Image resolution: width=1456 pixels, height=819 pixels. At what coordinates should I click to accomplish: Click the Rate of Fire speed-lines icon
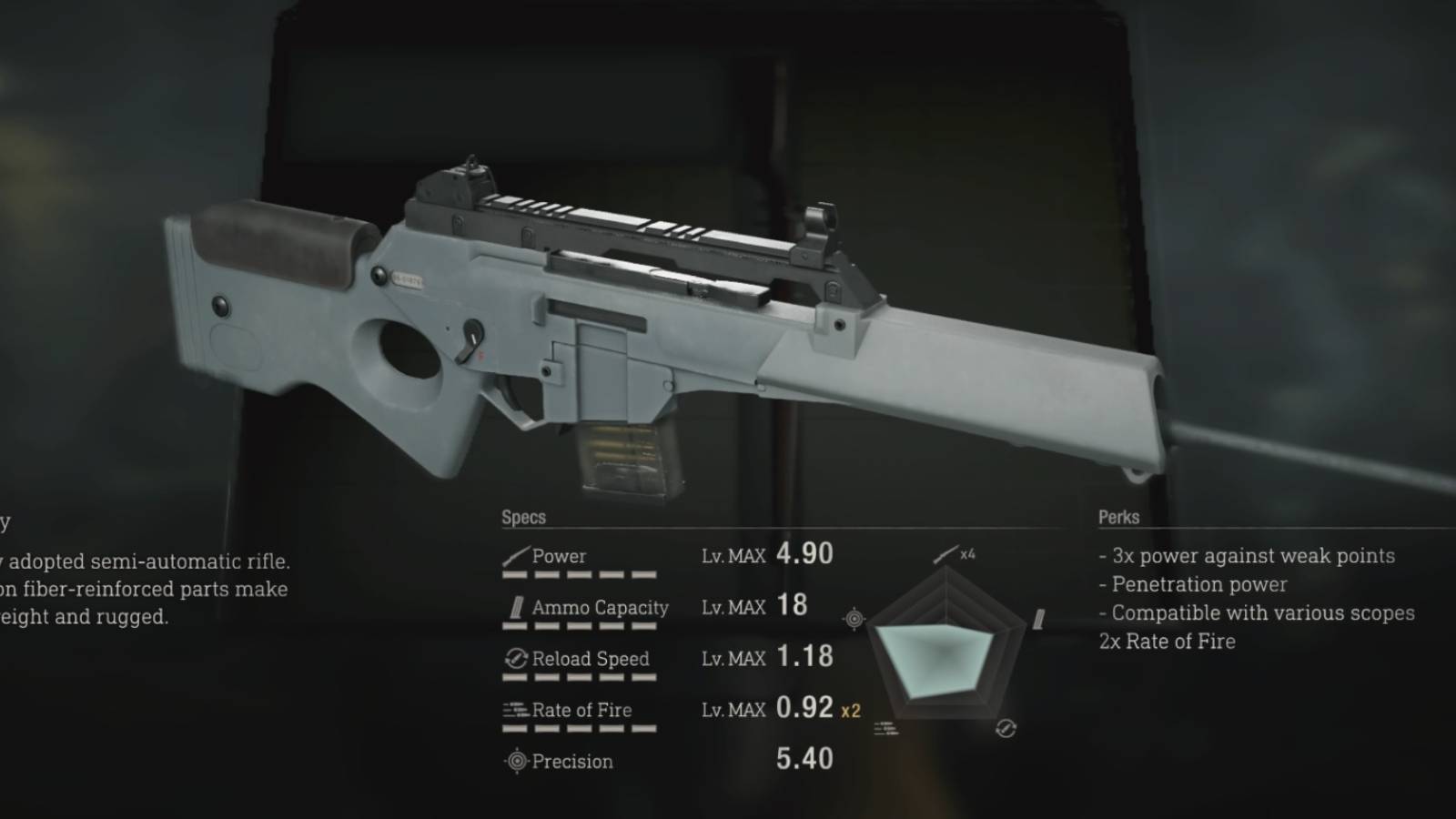(514, 708)
